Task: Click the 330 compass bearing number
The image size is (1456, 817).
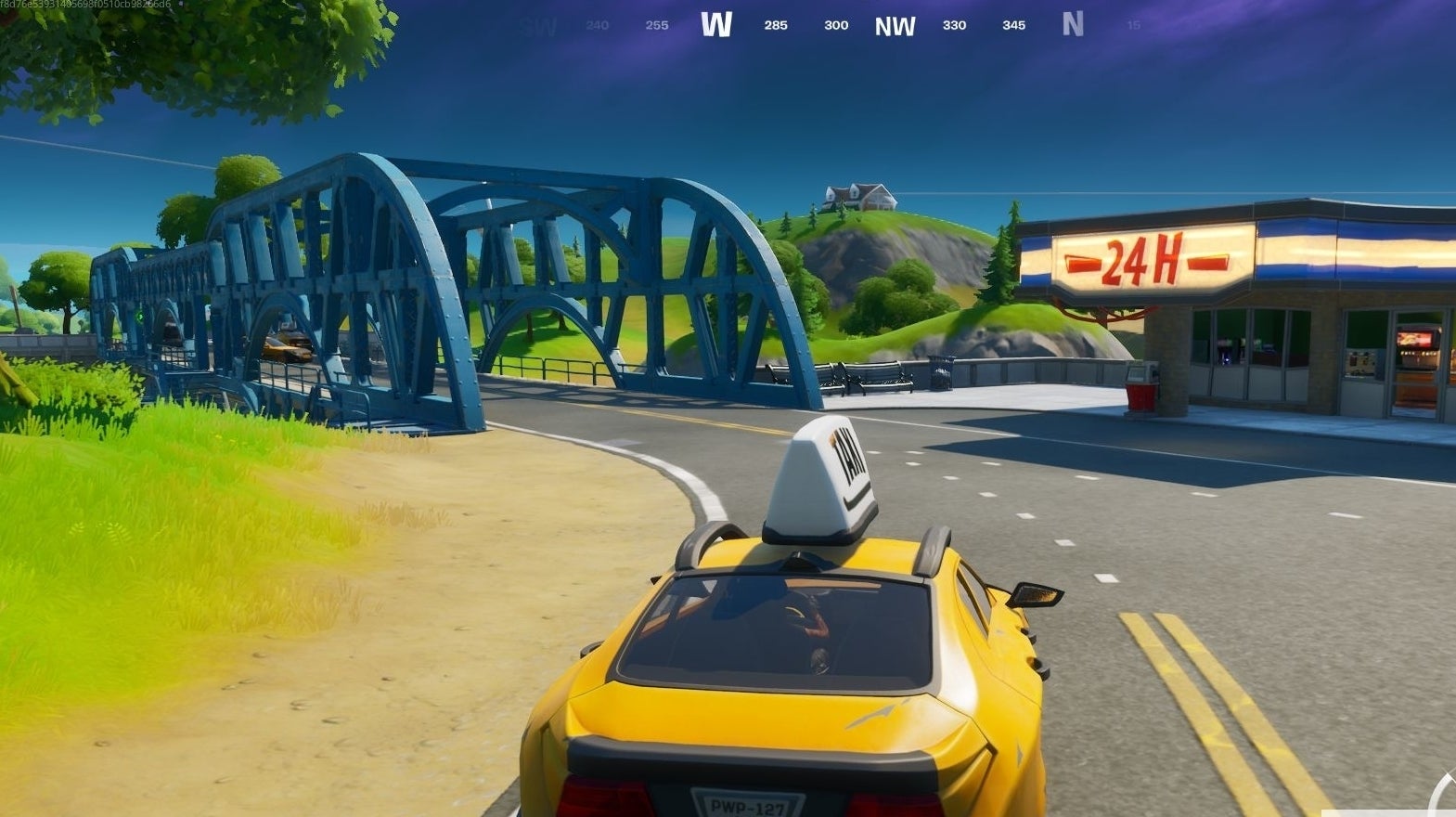Action: pos(953,26)
